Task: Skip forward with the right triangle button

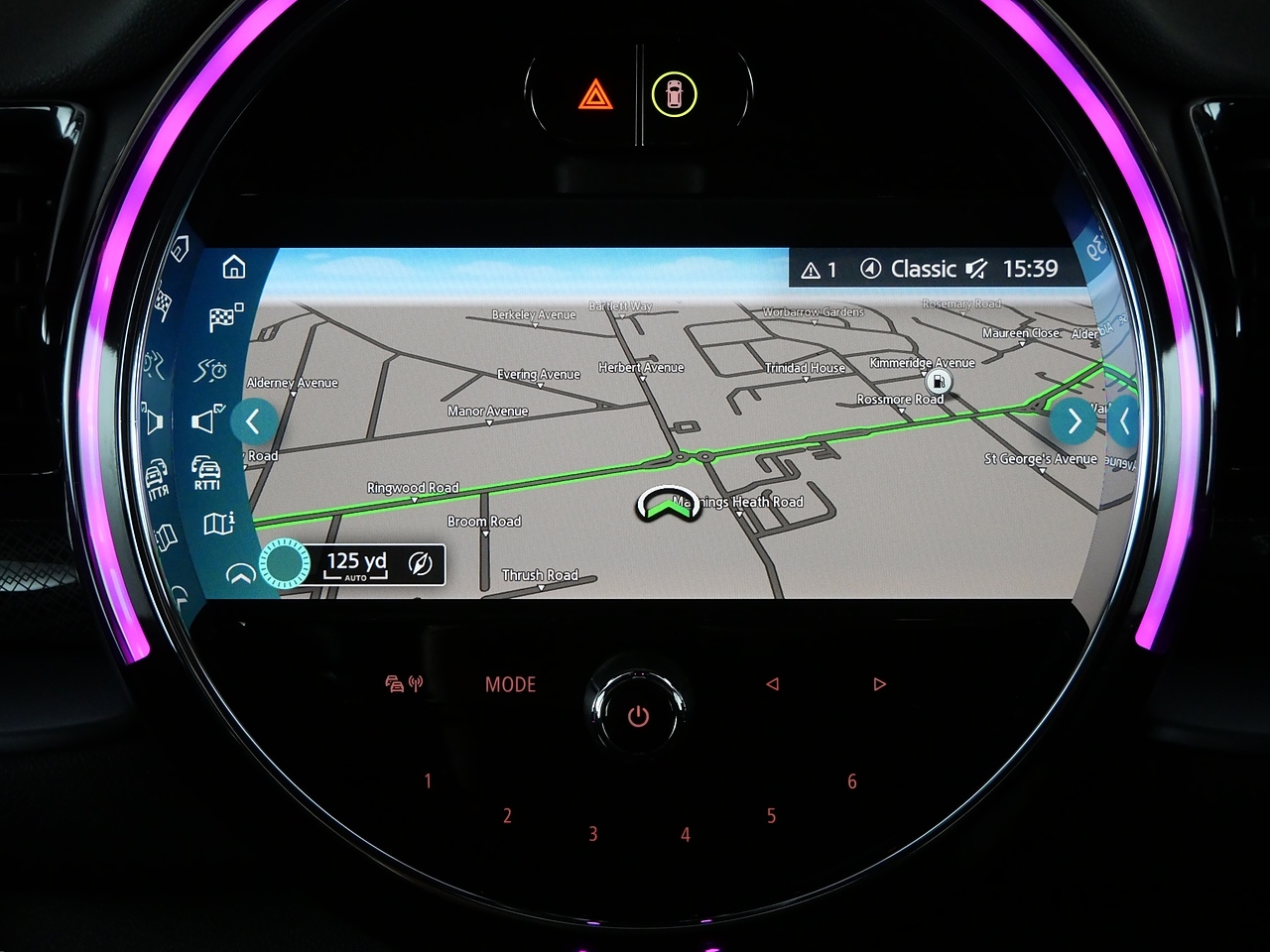Action: pos(879,684)
